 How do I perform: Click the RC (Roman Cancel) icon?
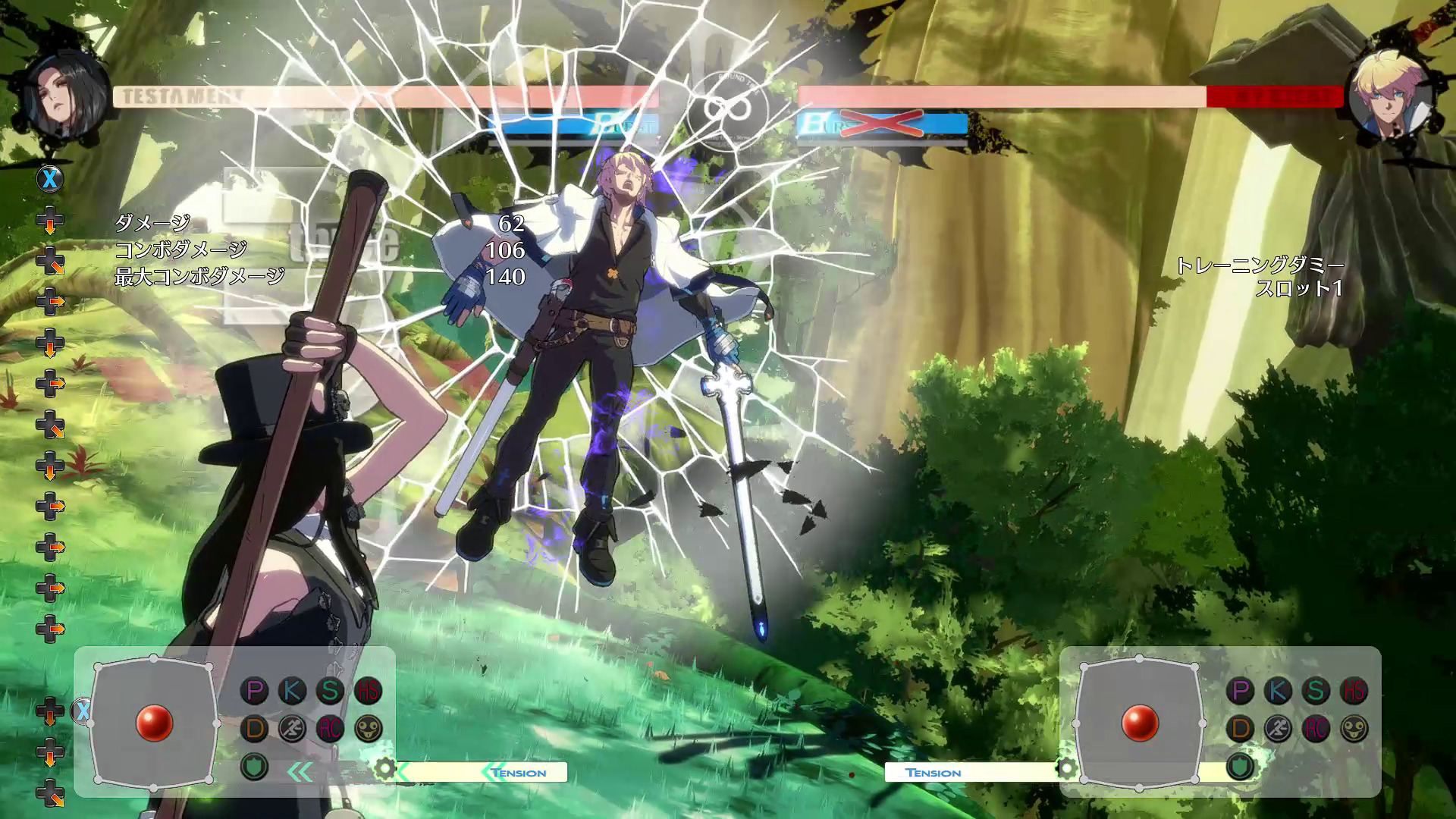[x=331, y=728]
